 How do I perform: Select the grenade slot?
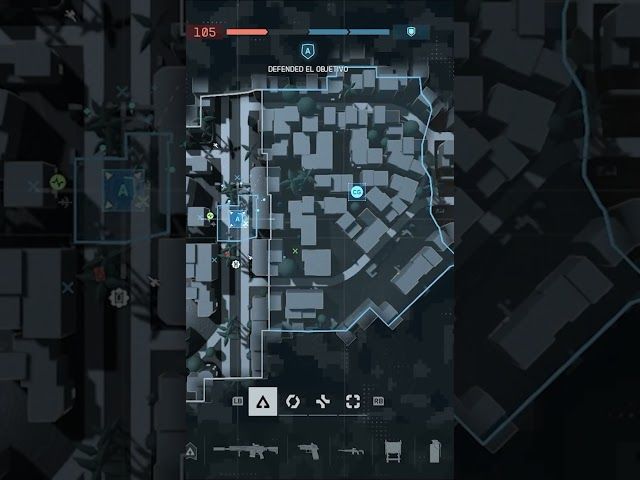pos(434,451)
